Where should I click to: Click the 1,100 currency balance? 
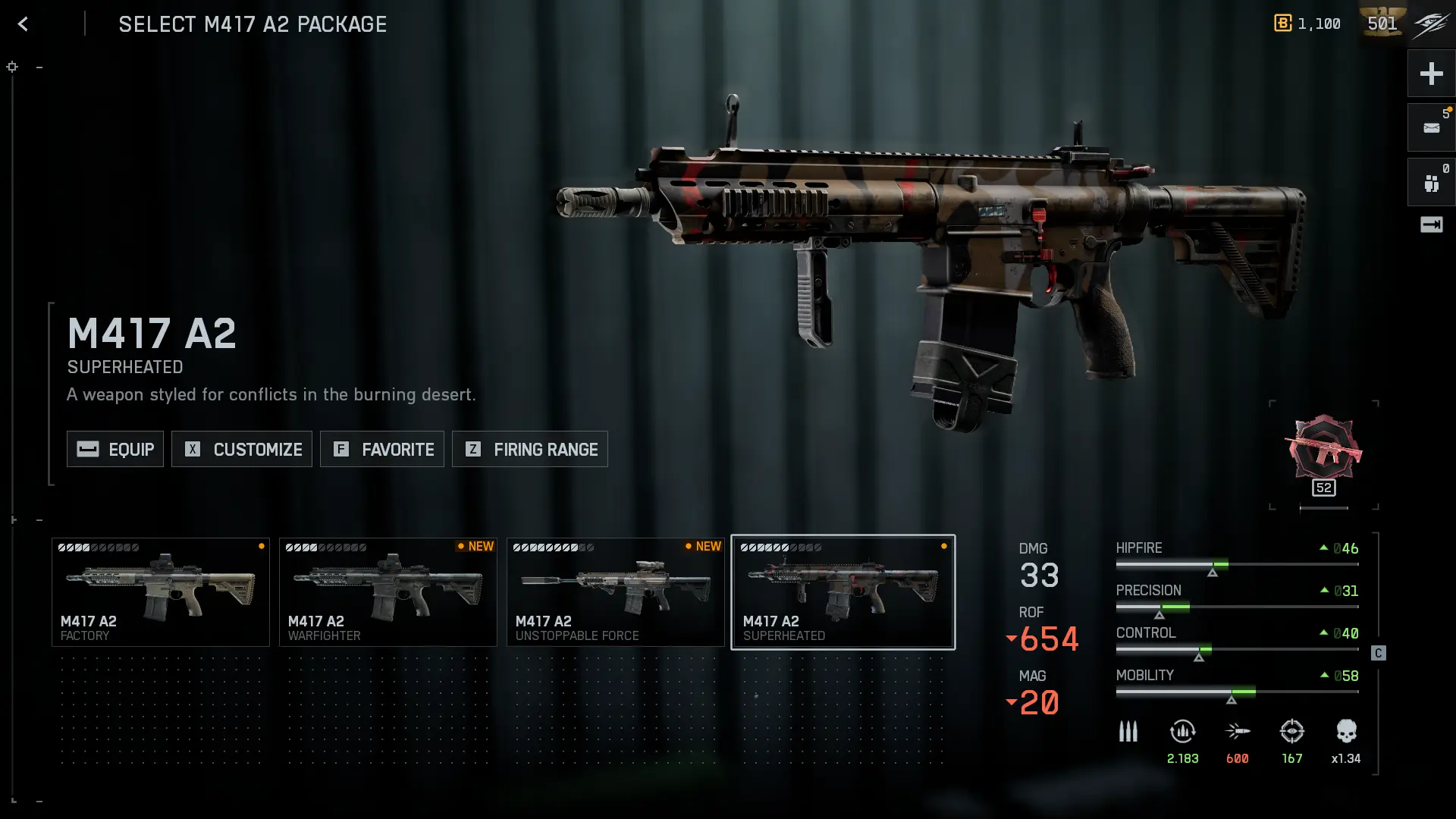click(x=1307, y=24)
